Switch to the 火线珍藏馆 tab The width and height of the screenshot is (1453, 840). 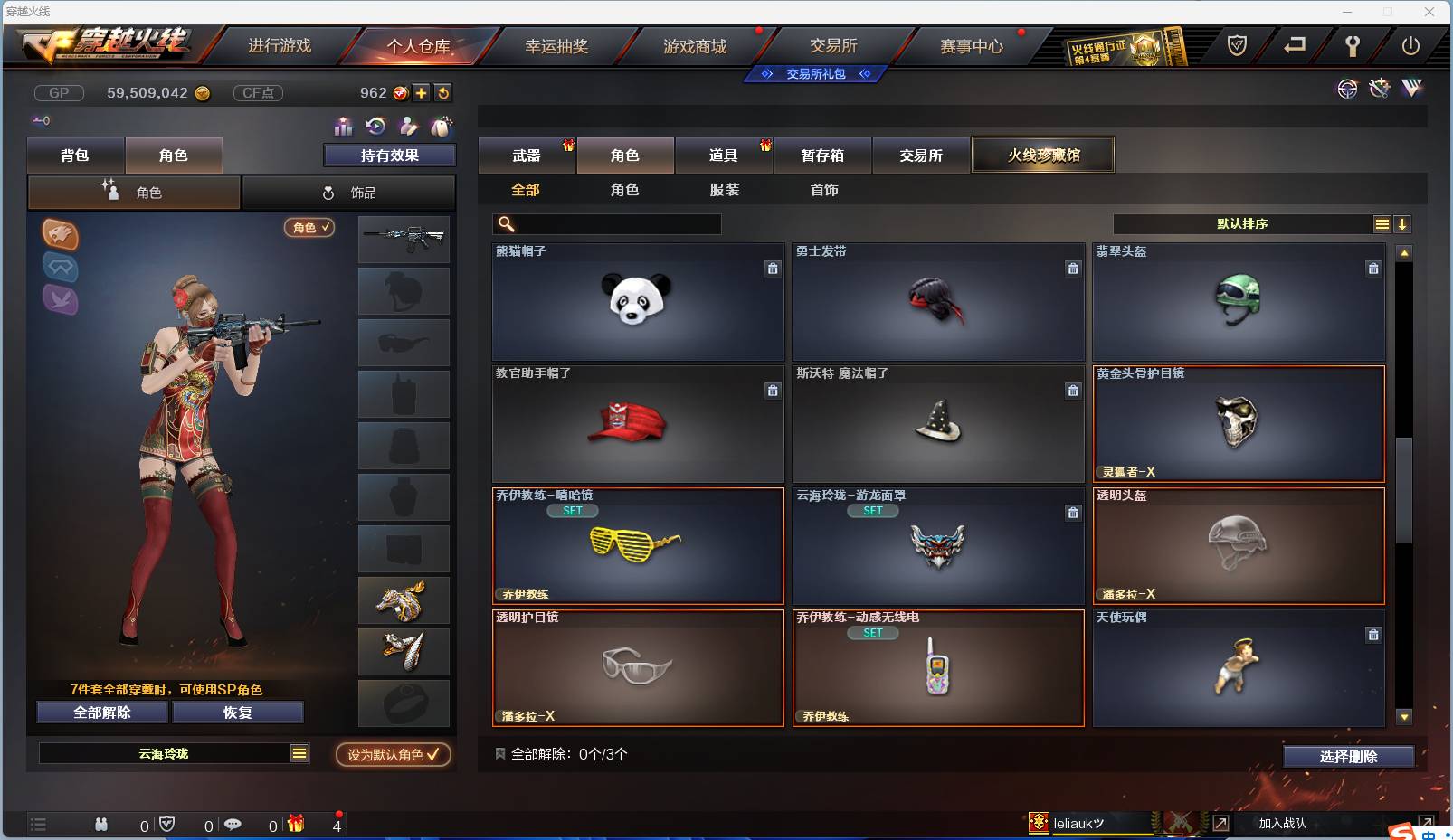[1043, 155]
